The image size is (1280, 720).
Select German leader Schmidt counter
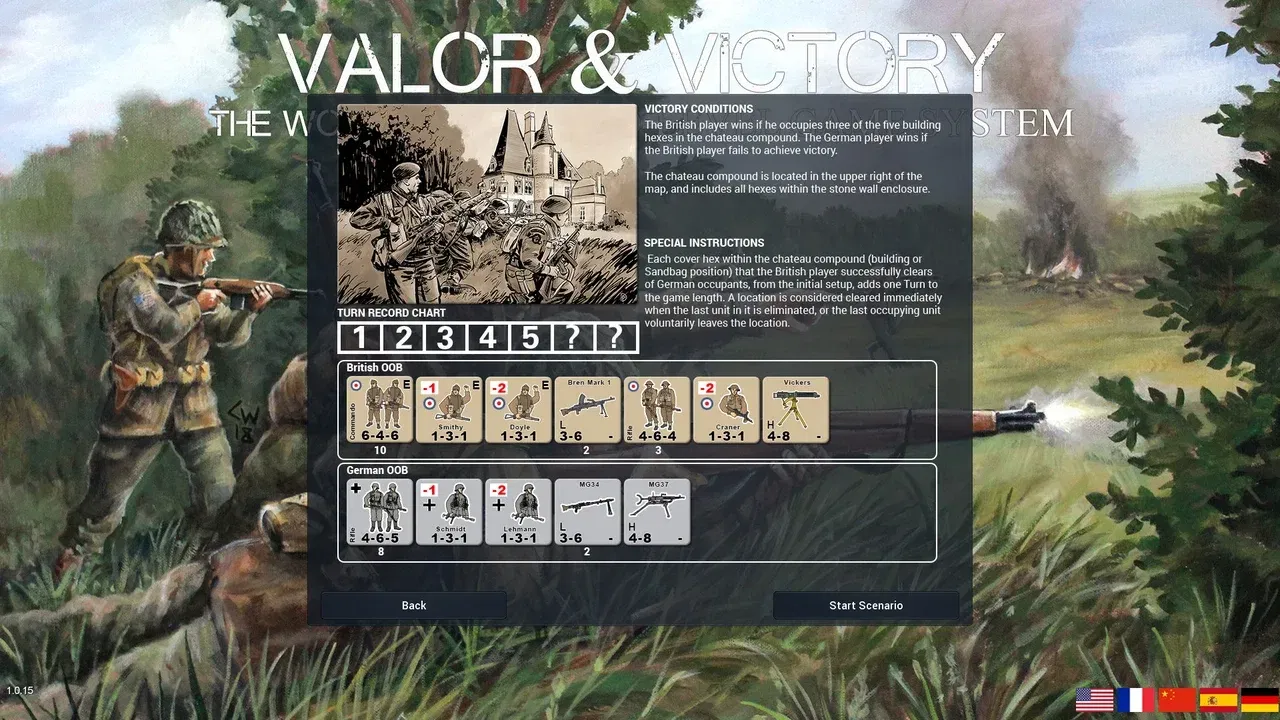449,511
